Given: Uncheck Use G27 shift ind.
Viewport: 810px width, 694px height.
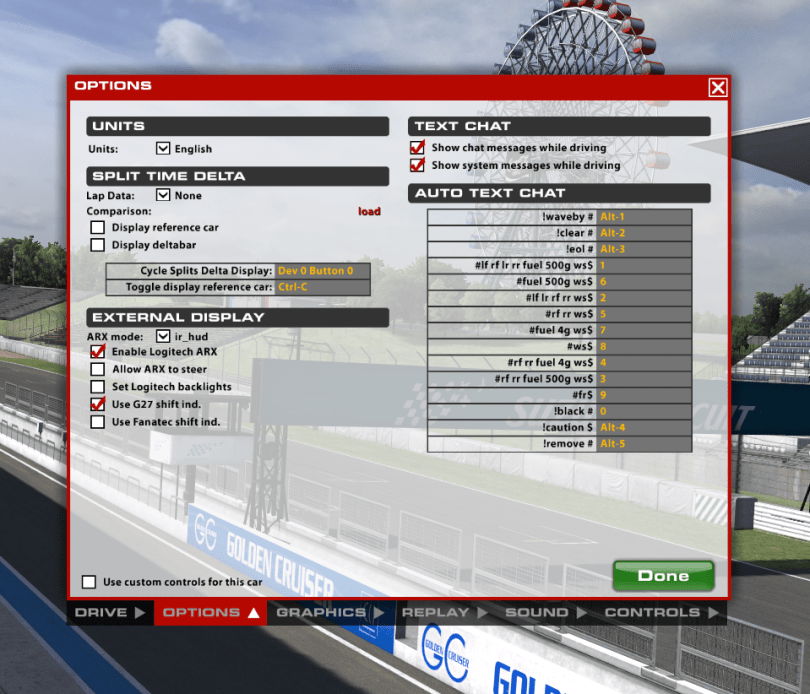Looking at the screenshot, I should 98,404.
